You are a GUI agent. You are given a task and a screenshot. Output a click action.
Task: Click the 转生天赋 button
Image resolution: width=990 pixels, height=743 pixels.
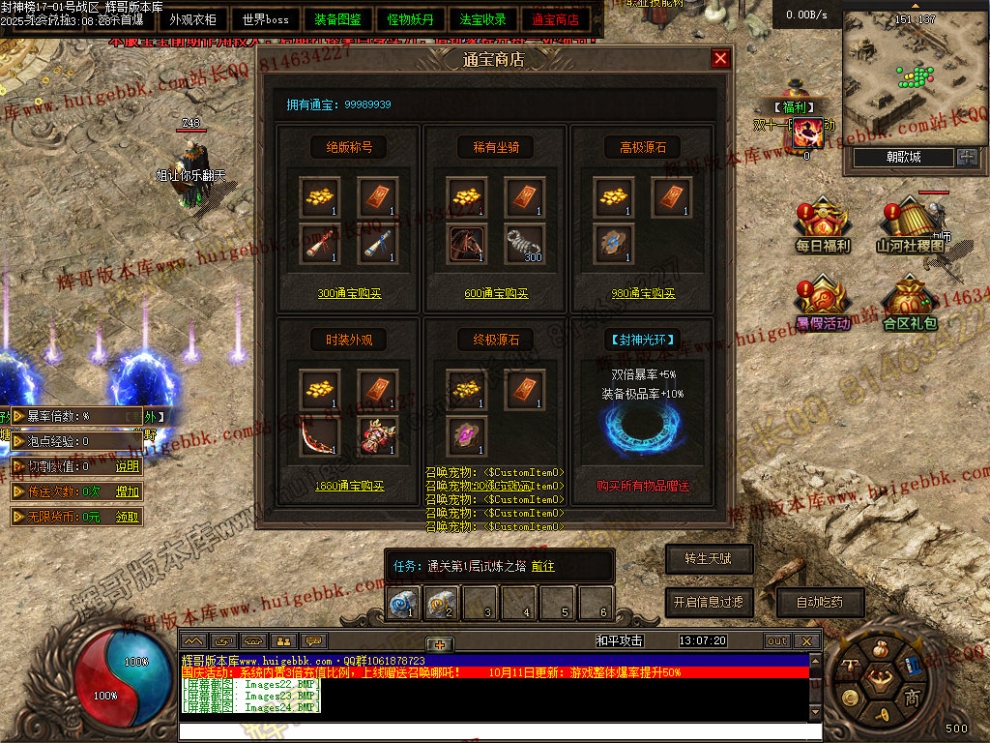pos(709,559)
